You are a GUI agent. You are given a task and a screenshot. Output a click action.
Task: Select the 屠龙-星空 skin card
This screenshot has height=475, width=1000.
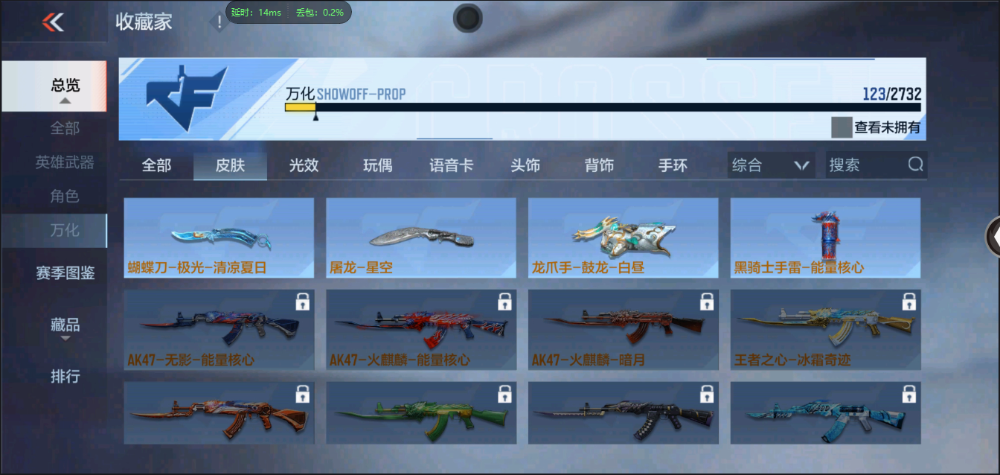(421, 238)
